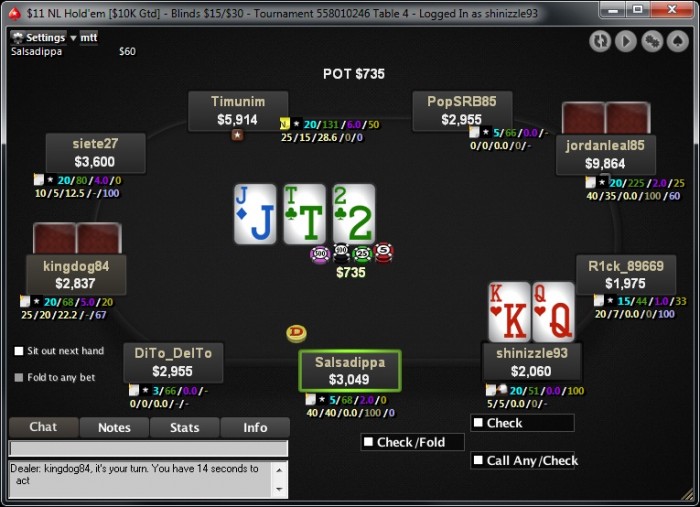The height and width of the screenshot is (507, 700).
Task: Click the spade icon button
Action: click(678, 41)
